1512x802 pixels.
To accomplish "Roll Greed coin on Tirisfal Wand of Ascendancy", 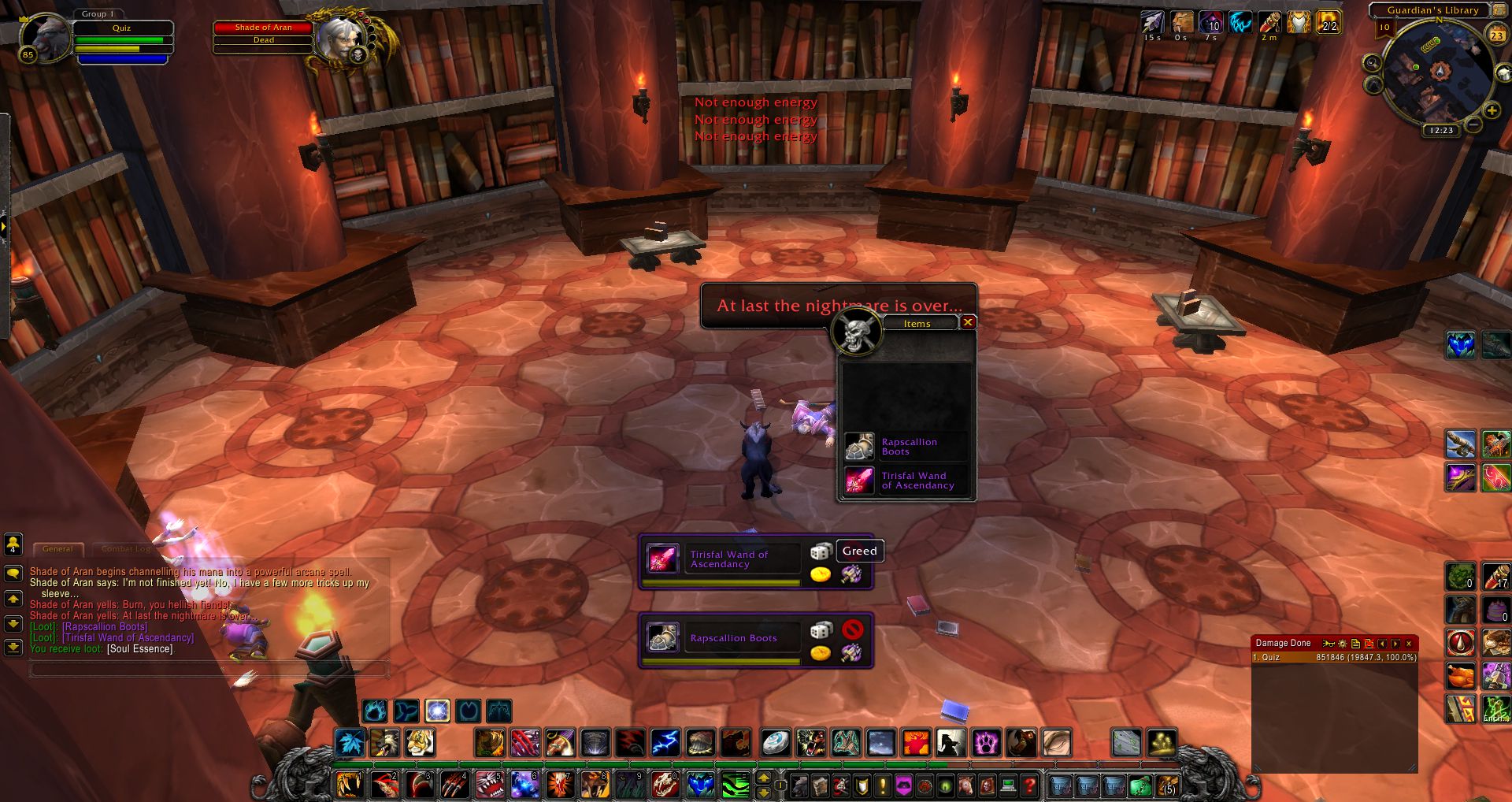I will point(821,574).
